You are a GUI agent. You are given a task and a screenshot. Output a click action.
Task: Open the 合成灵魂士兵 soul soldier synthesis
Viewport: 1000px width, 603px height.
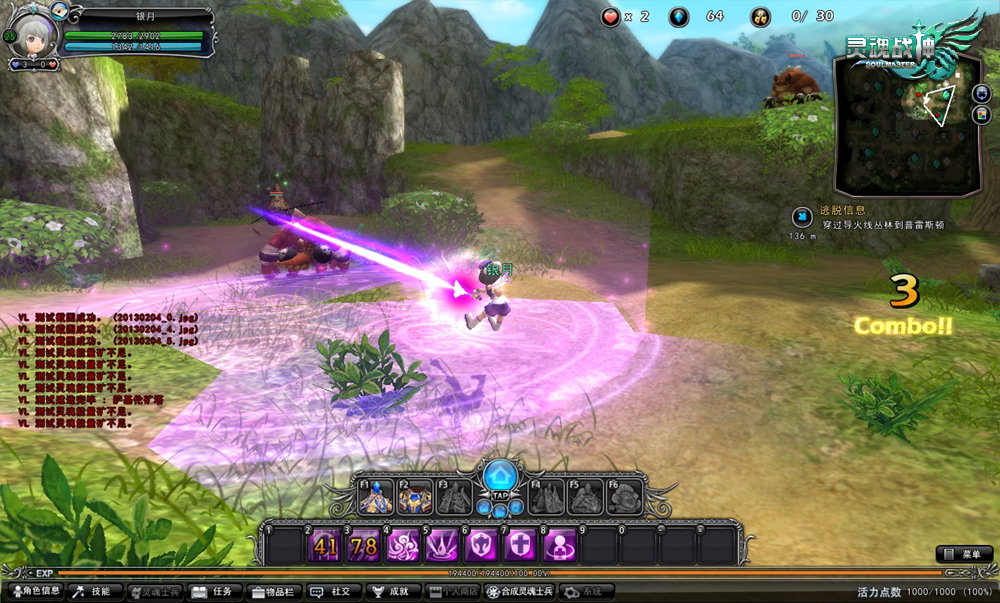tap(520, 592)
